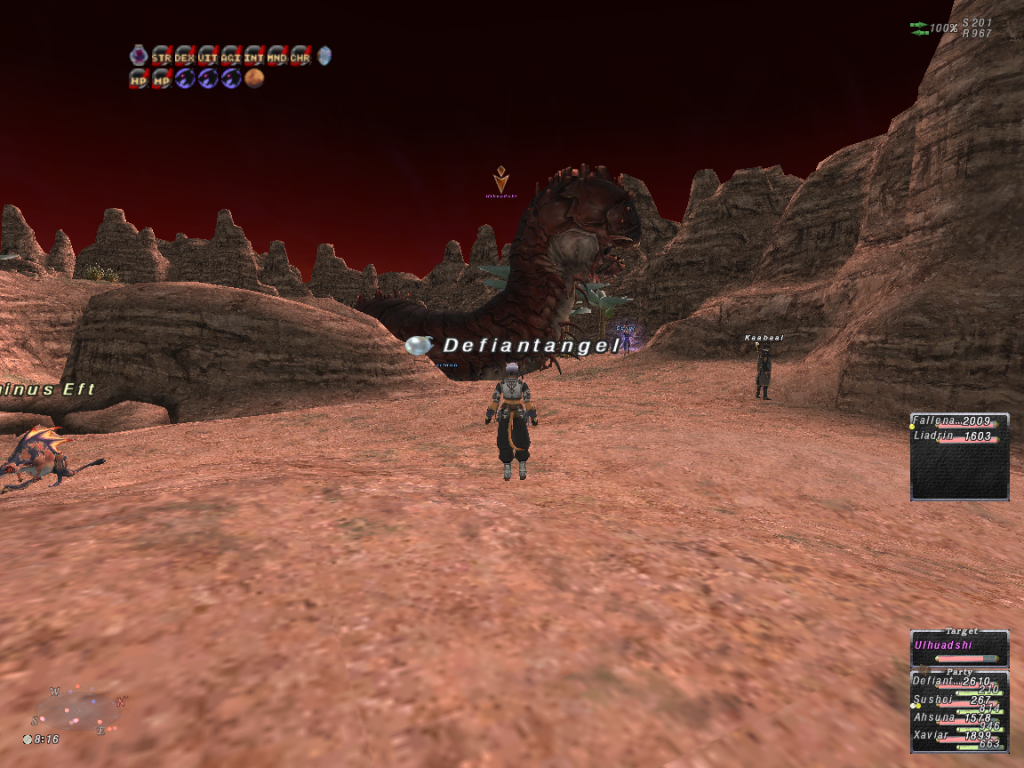
Task: Click the INT down status icon
Action: click(x=253, y=57)
